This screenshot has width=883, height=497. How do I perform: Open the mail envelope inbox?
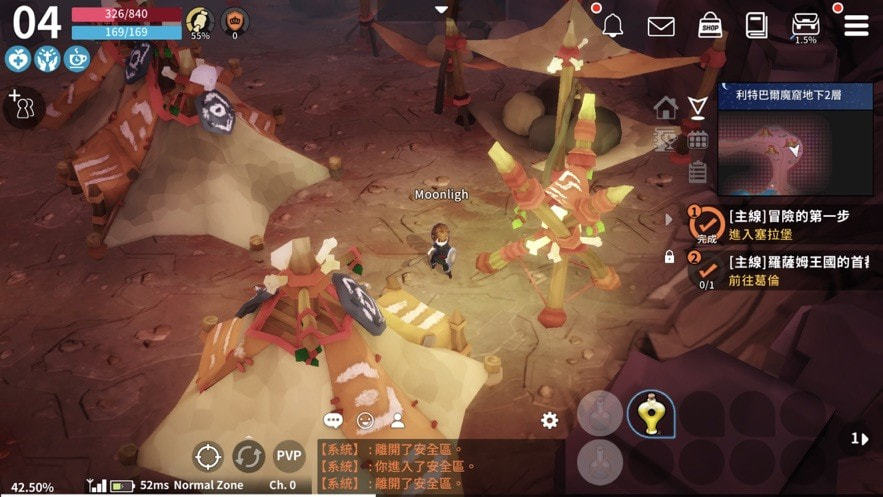pos(661,27)
